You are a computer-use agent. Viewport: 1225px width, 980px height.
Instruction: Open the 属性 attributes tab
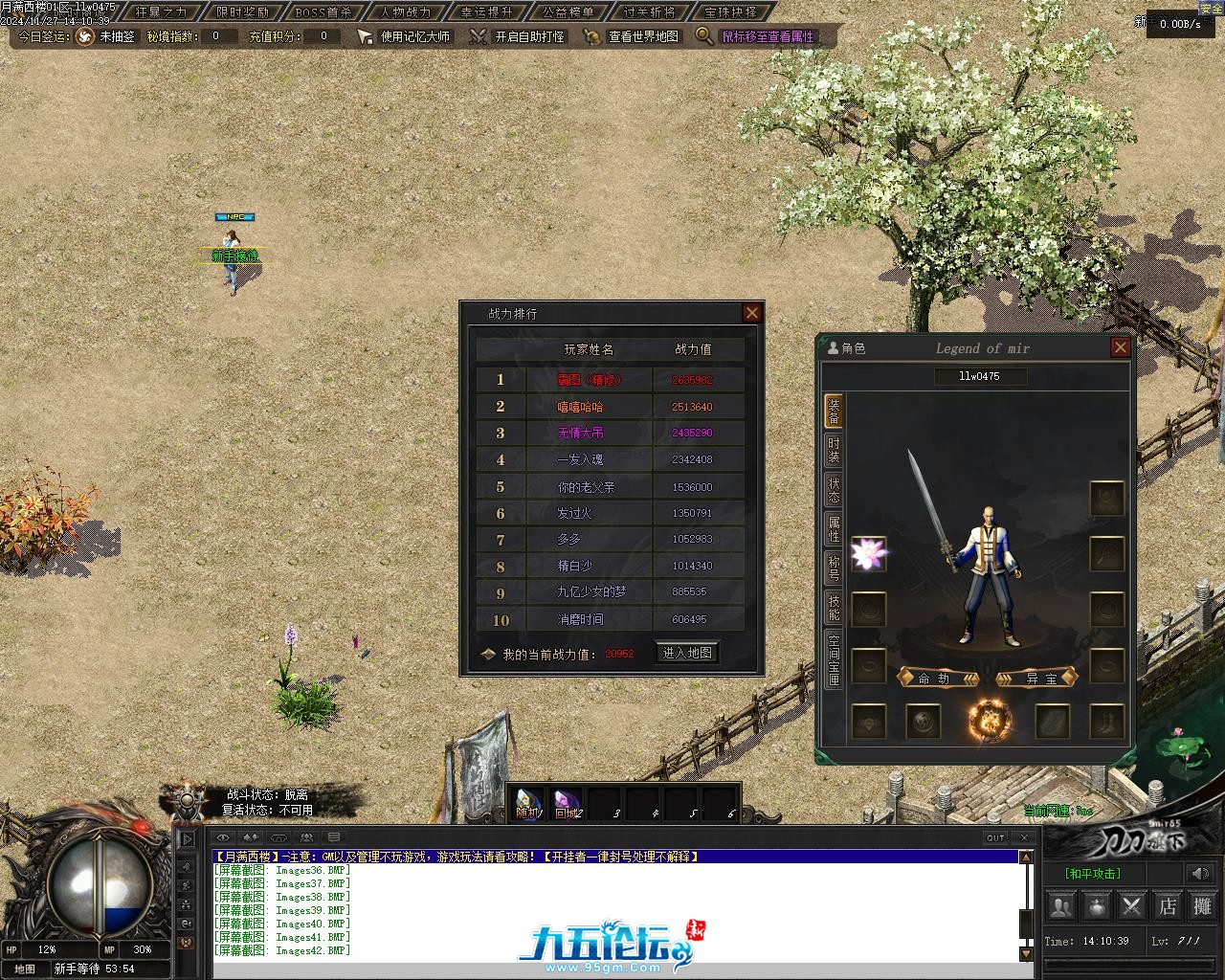coord(834,530)
